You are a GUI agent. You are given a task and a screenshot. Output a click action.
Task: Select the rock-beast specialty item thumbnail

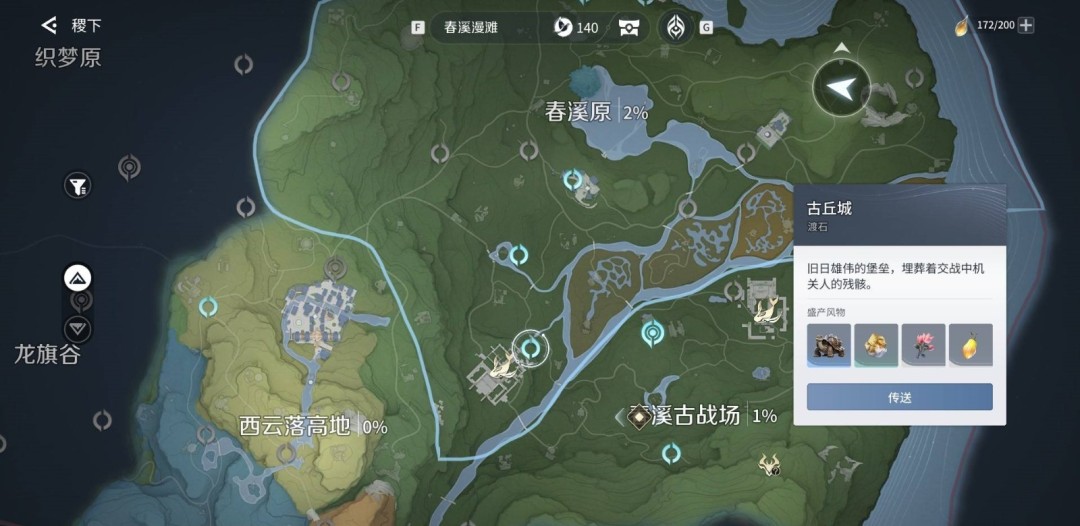pos(829,344)
